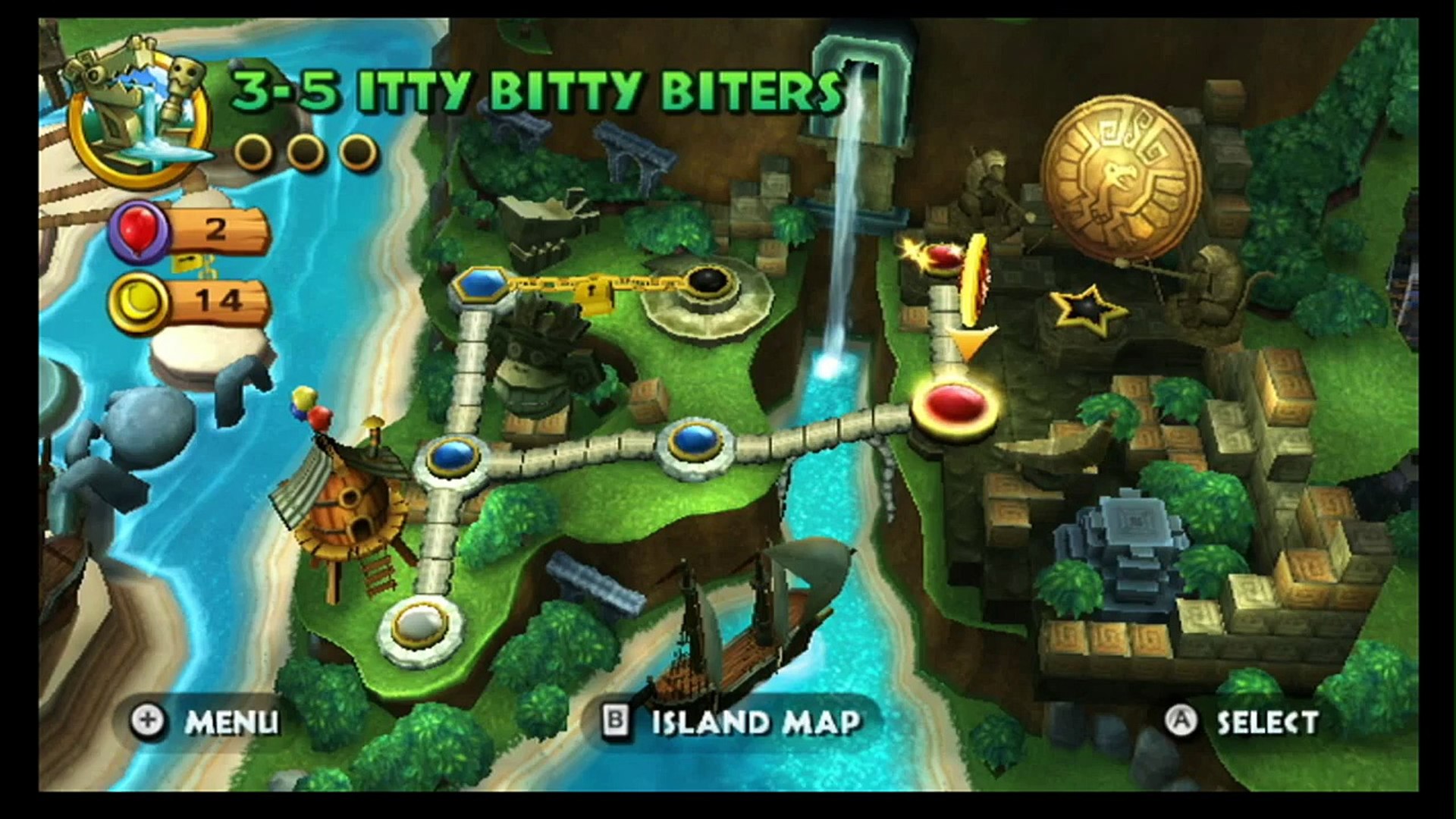
Task: Choose the blue hexagonal level node
Action: (x=481, y=286)
